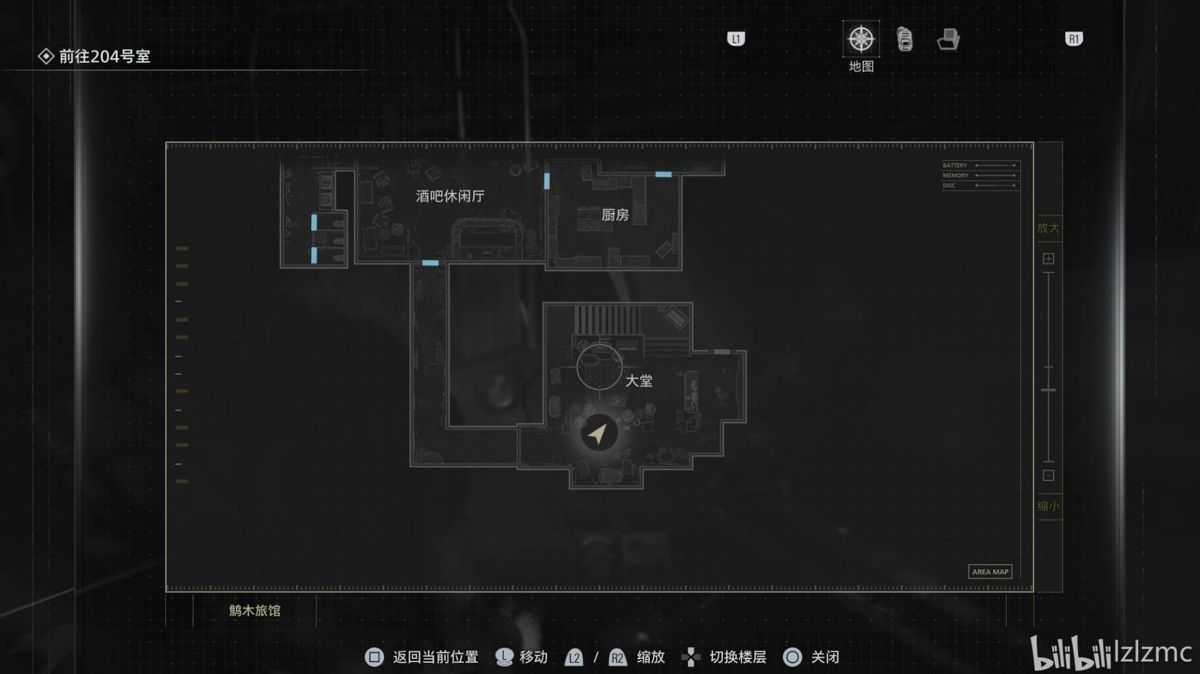
Task: Select the player arrow marker on map
Action: pyautogui.click(x=598, y=434)
